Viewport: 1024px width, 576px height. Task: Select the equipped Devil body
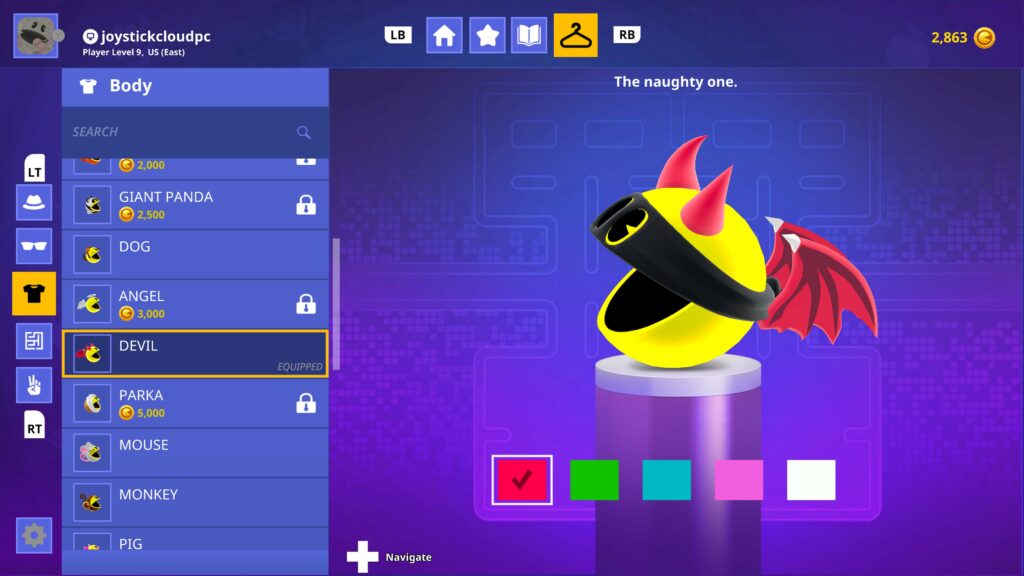196,354
